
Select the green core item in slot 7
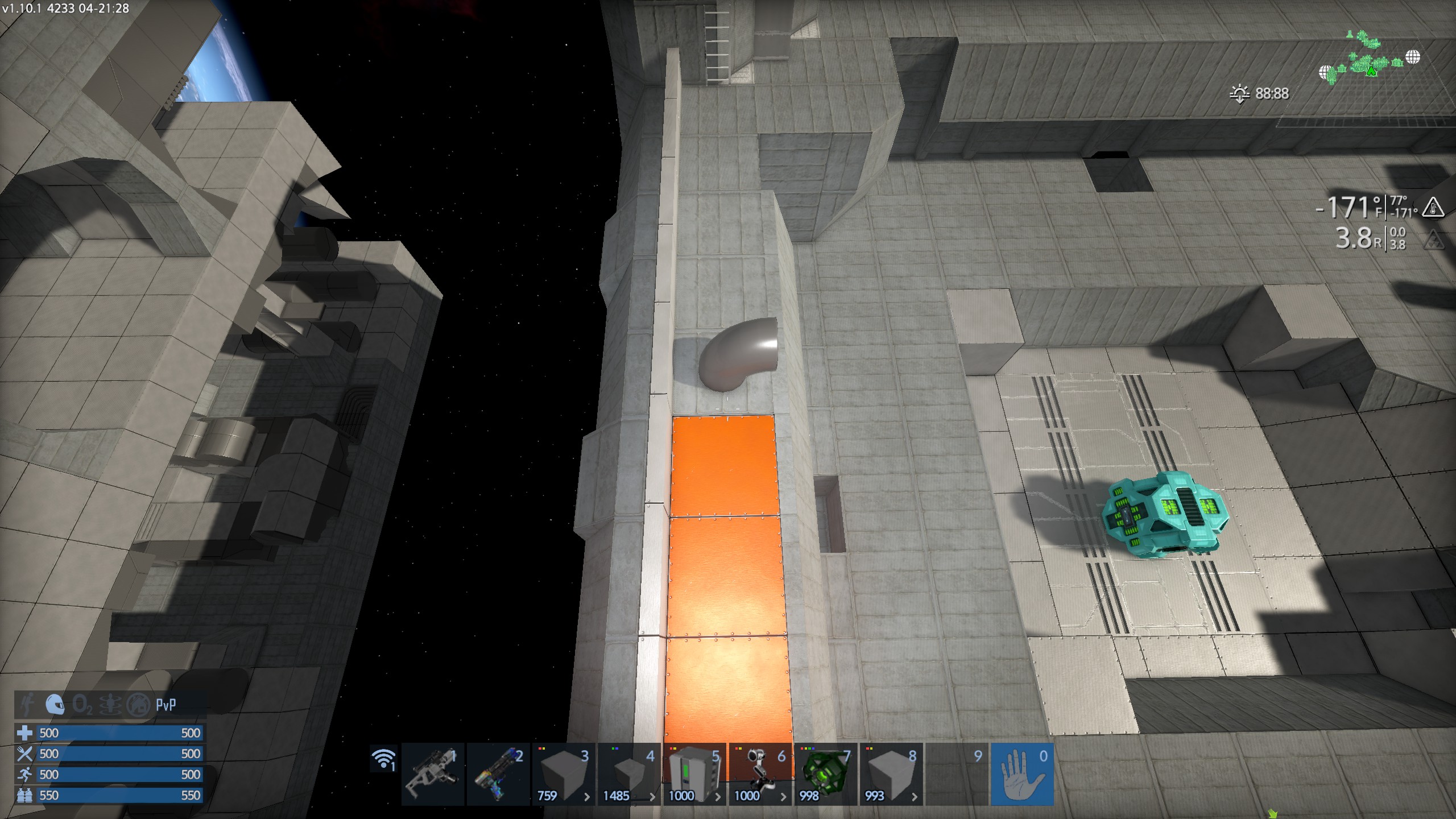point(825,774)
